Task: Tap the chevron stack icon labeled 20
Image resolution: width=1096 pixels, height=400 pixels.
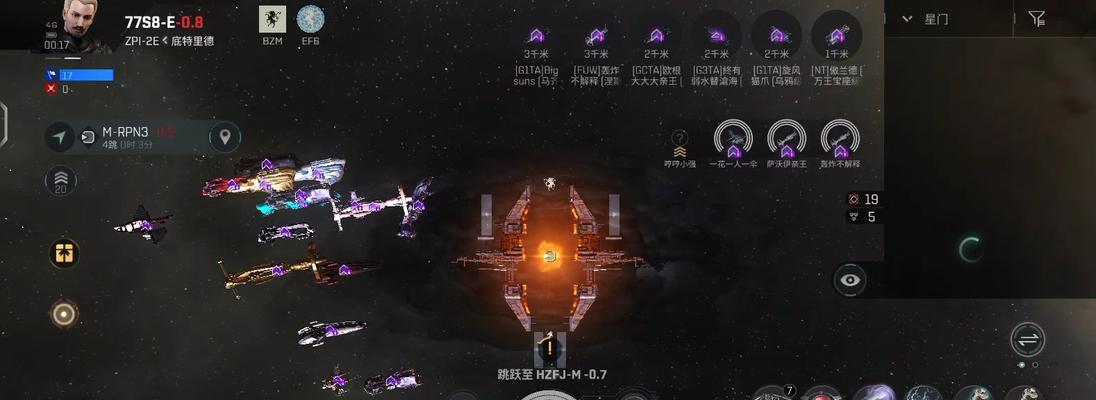Action: (x=60, y=182)
